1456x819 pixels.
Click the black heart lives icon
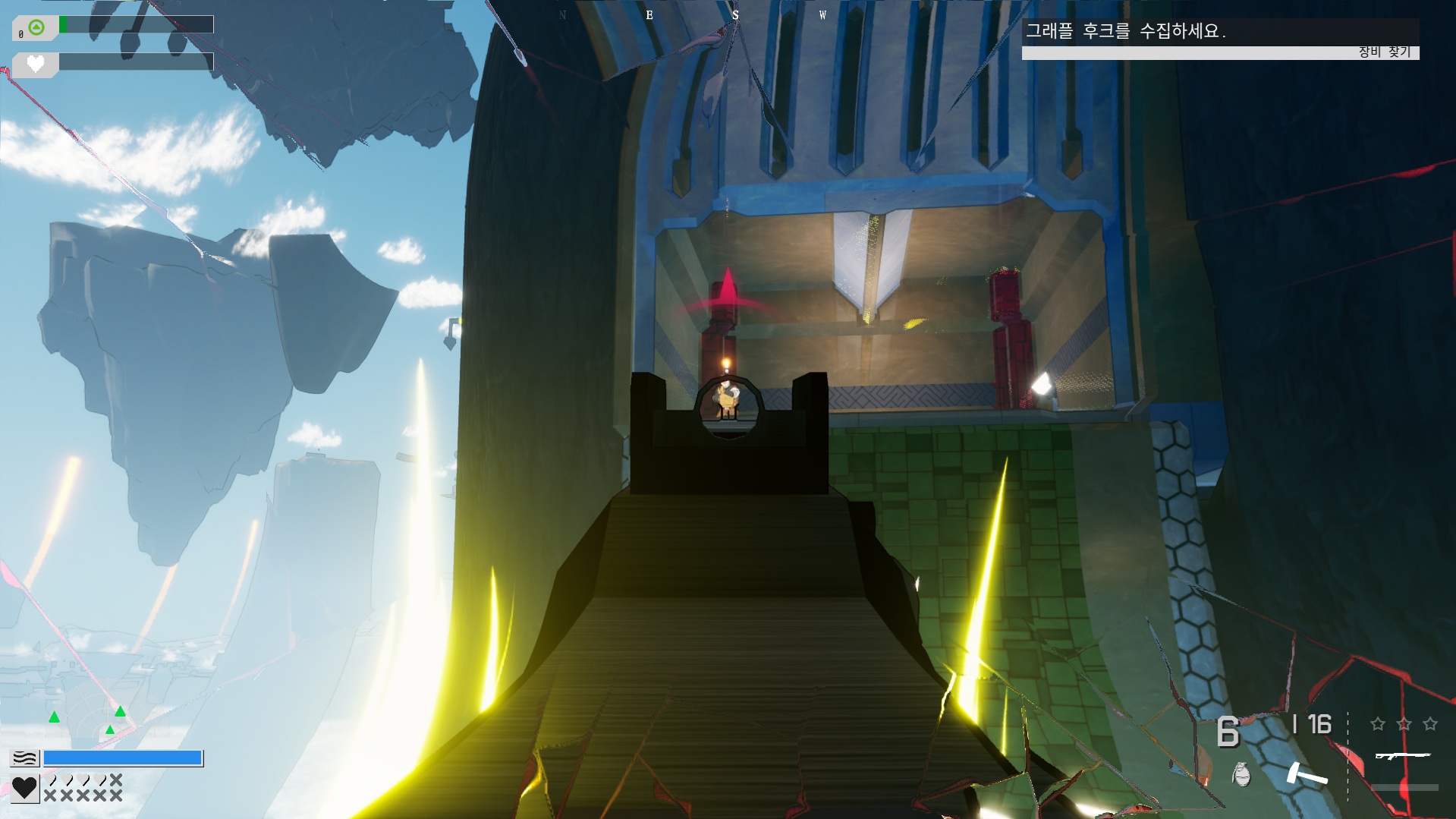[x=24, y=788]
